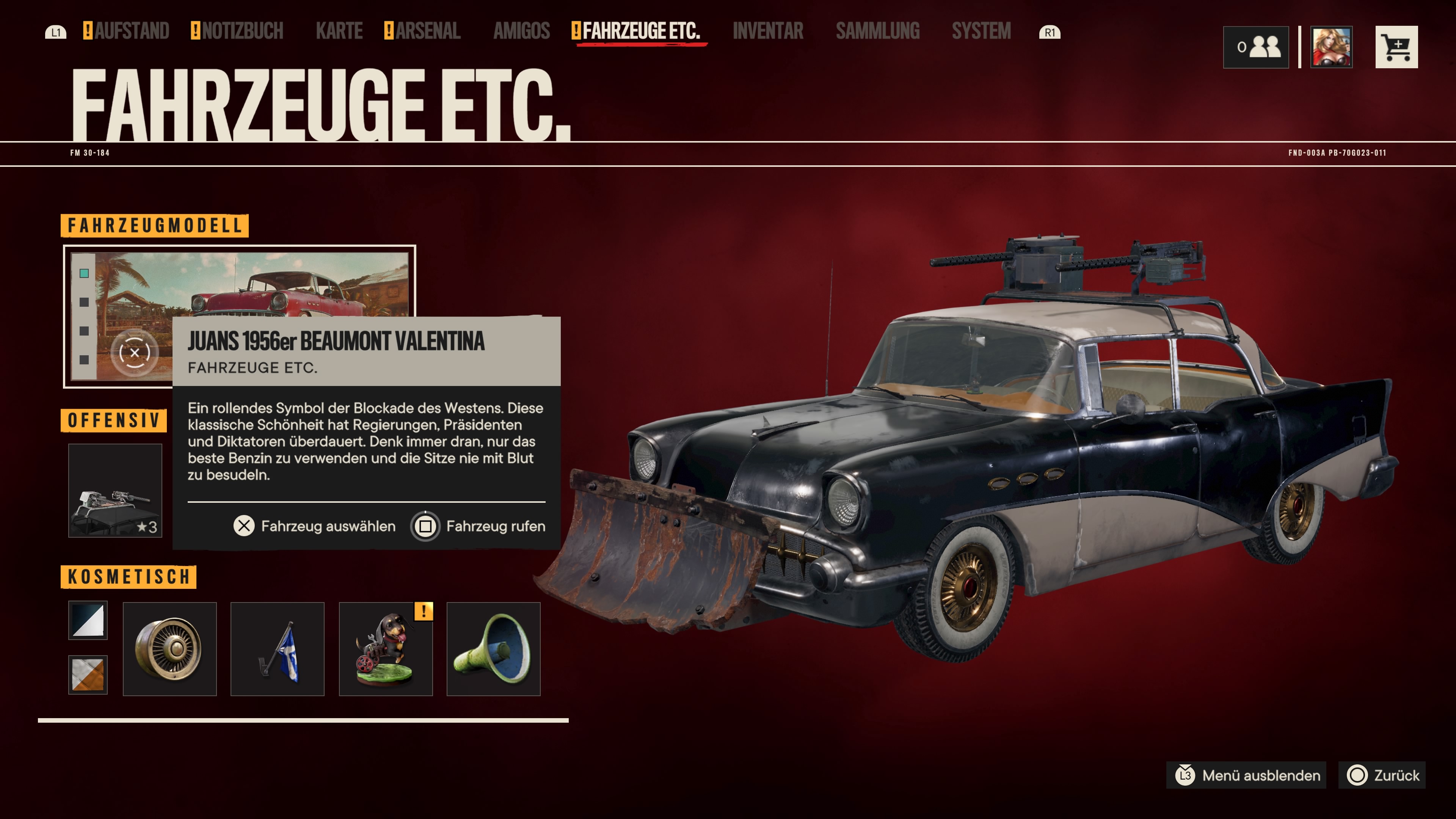Switch to the Sammlung tab

point(877,31)
